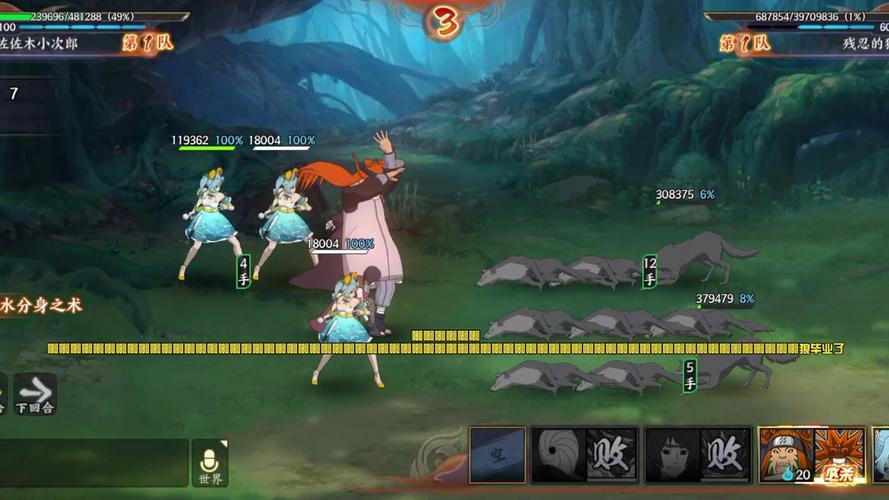Open the 世界 voice chat microphone
Image resolution: width=889 pixels, height=500 pixels.
pyautogui.click(x=210, y=463)
